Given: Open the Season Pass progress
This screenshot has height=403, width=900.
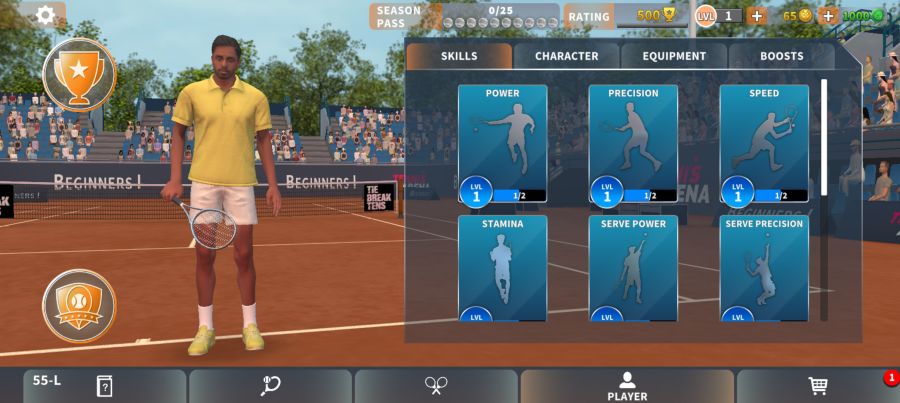Looking at the screenshot, I should 465,16.
